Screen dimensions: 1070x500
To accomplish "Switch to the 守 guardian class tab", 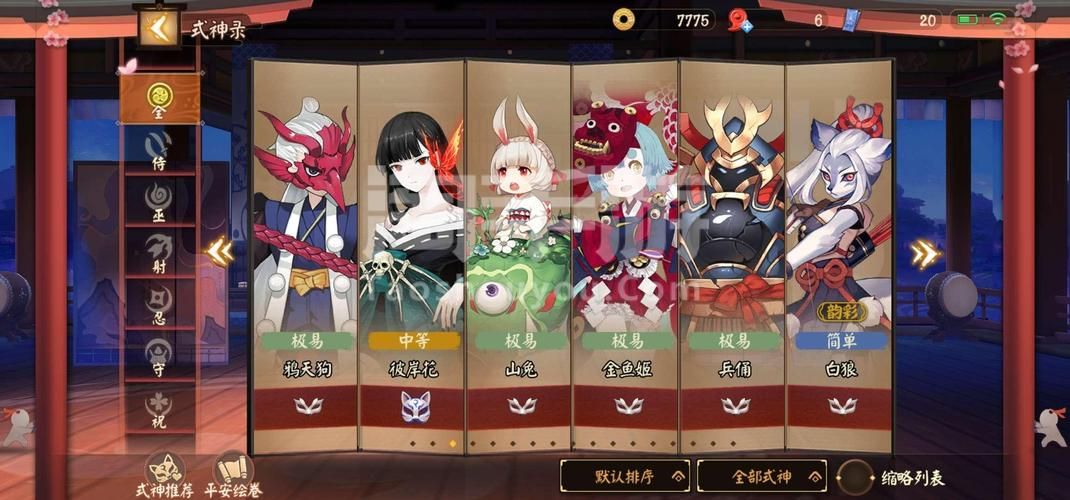I will pyautogui.click(x=160, y=353).
